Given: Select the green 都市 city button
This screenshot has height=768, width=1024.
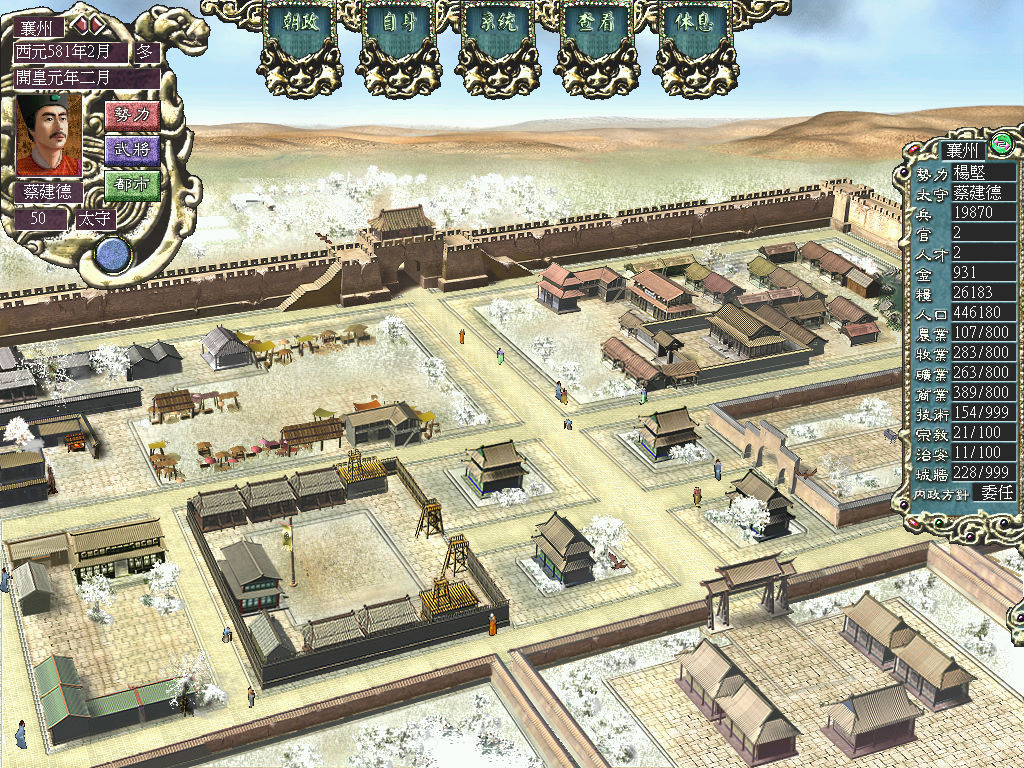Looking at the screenshot, I should (132, 185).
